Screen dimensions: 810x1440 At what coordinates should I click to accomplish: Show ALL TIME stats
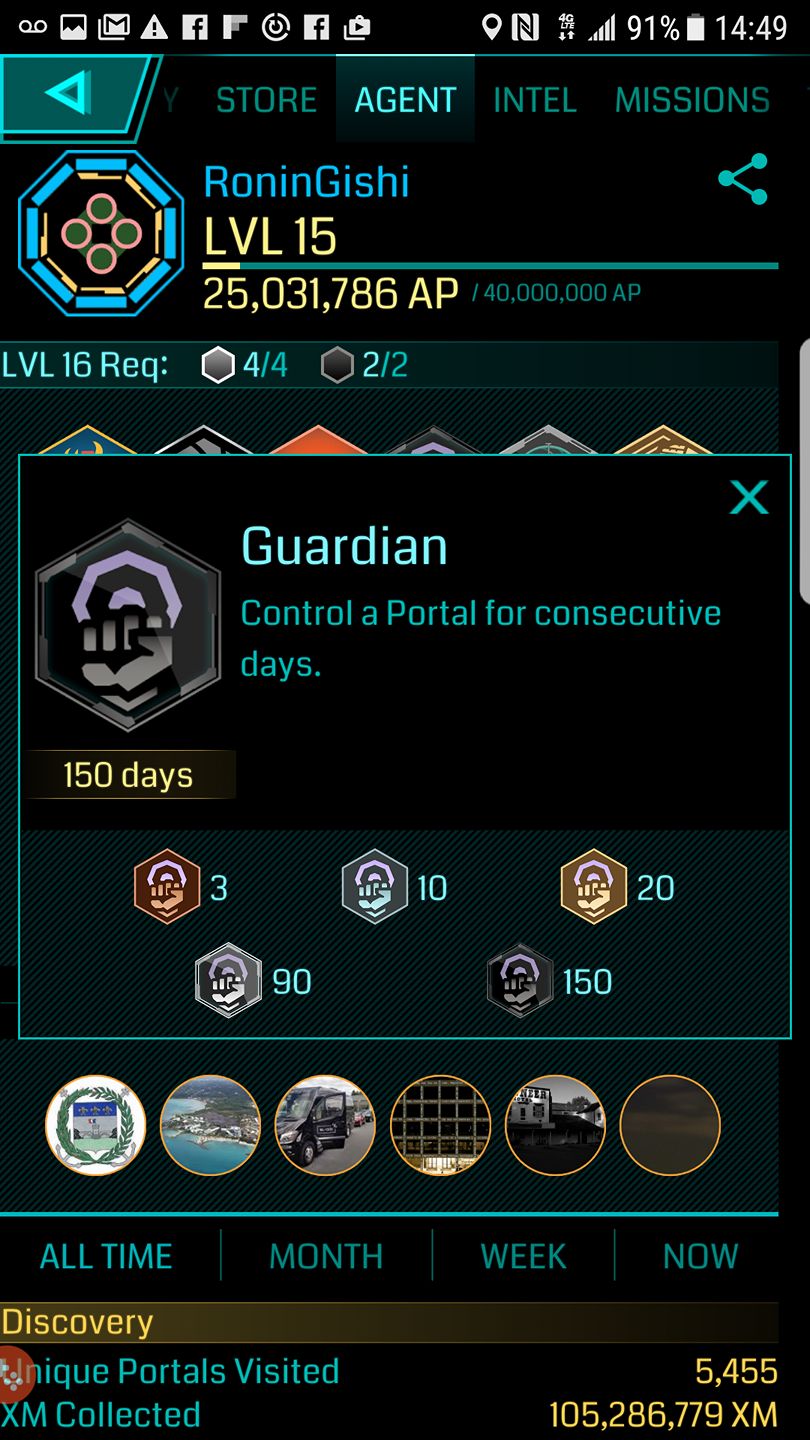click(106, 1256)
